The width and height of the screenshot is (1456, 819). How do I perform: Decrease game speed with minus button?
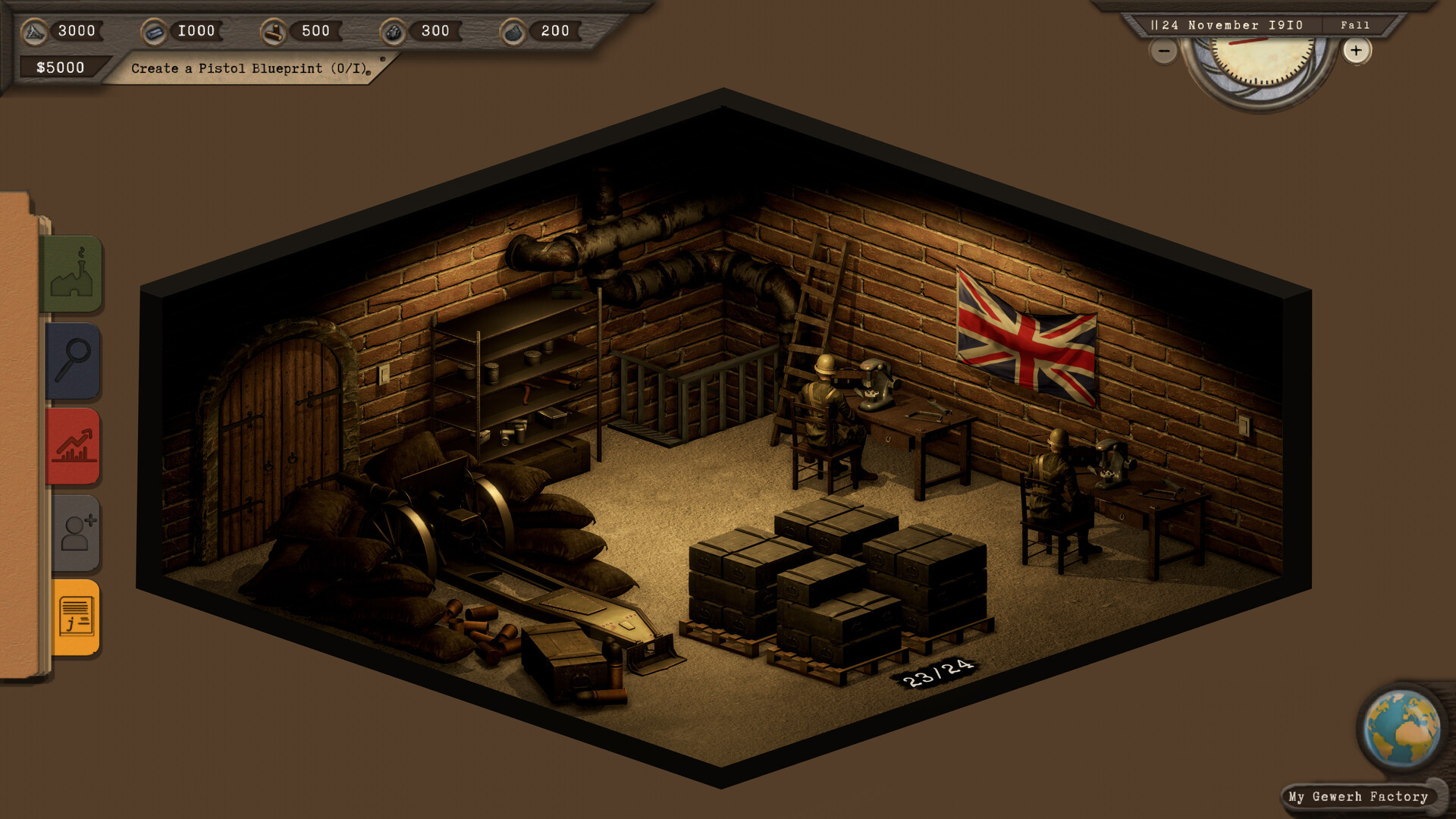[1163, 51]
